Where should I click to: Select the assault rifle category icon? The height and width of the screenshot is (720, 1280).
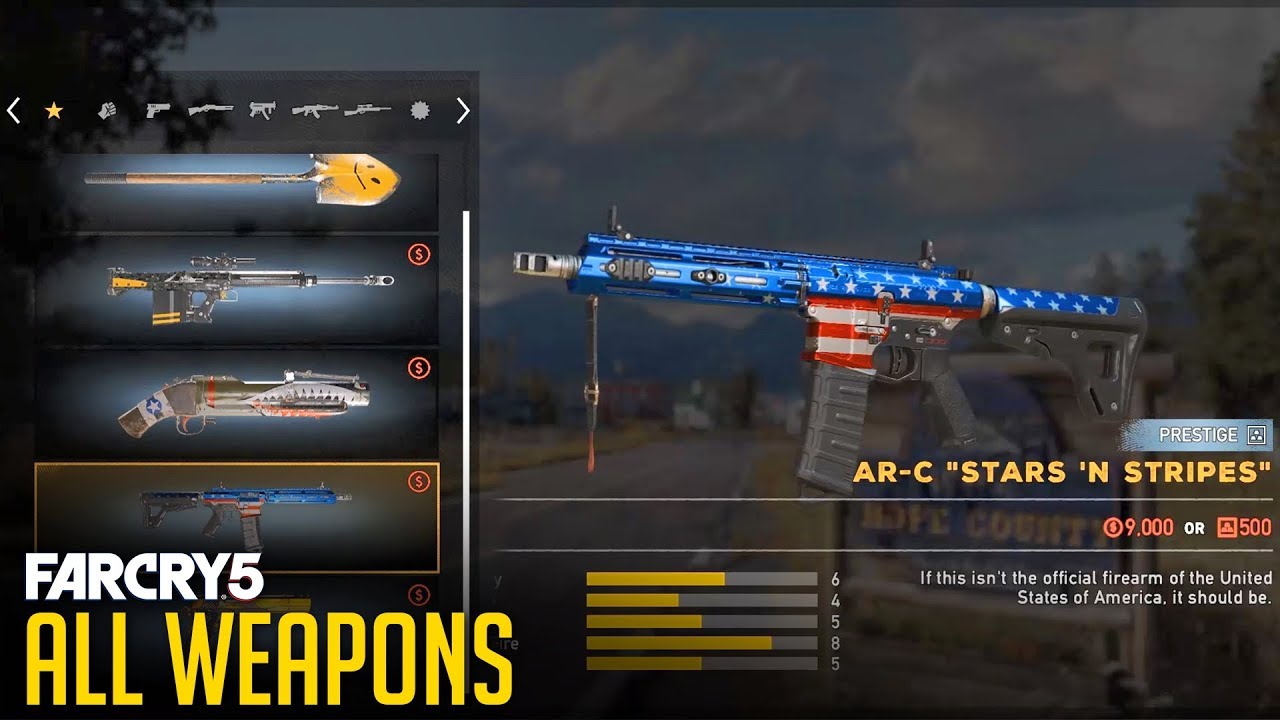click(315, 110)
